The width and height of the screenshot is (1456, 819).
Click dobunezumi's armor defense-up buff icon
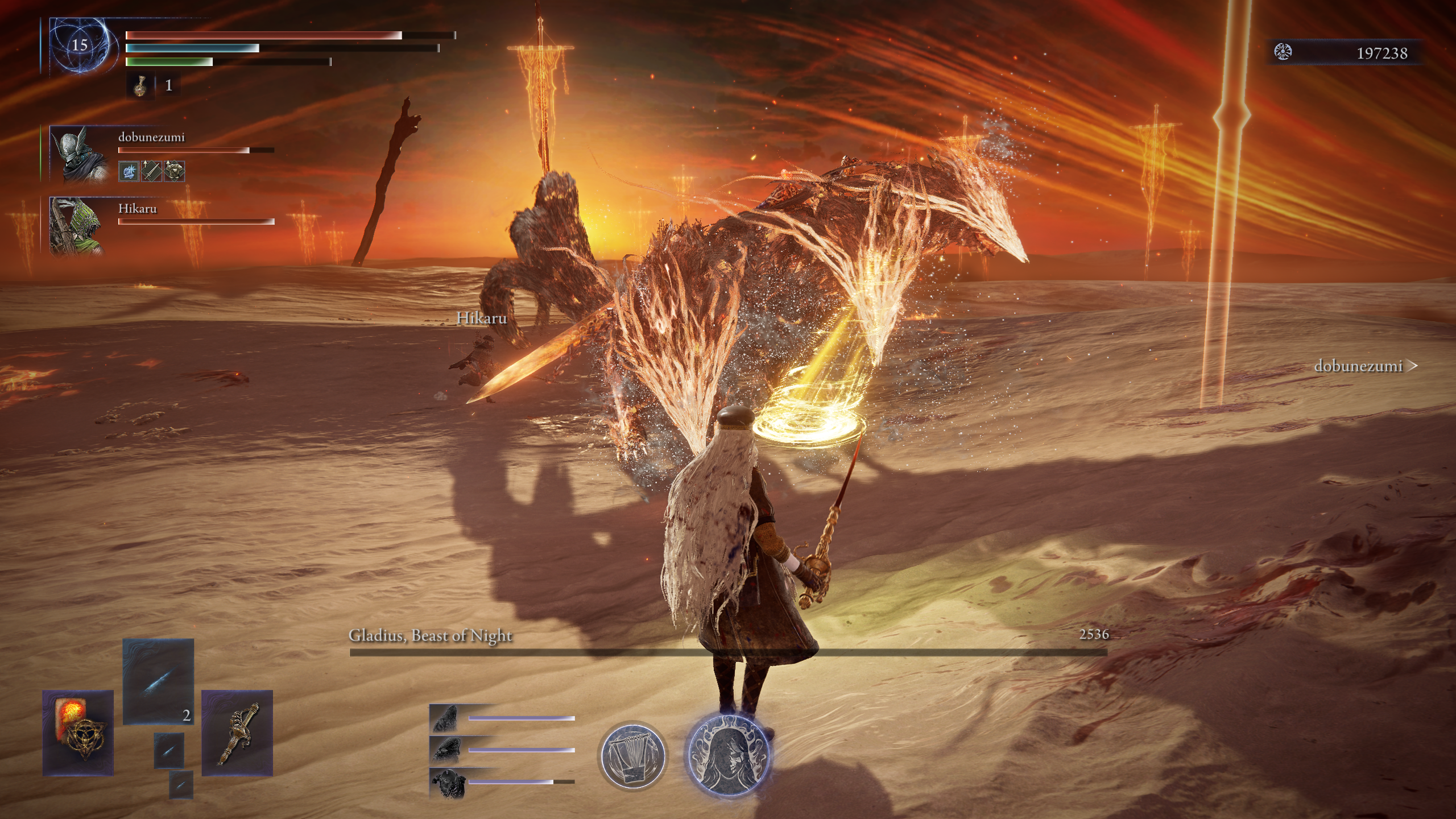[x=174, y=171]
